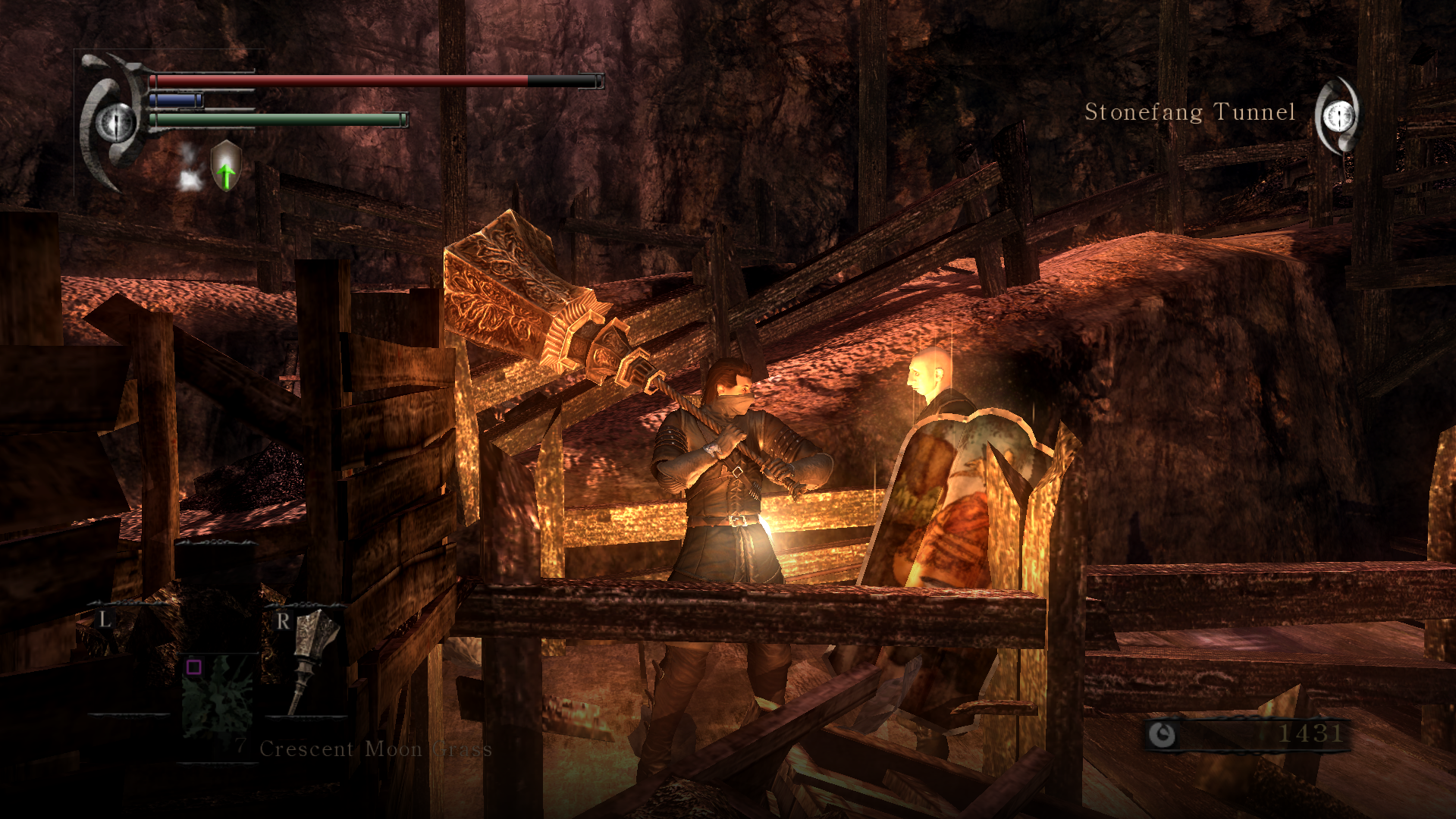Inspect the shield with green arrow buff icon
Screen dimensions: 1456x819
(226, 165)
